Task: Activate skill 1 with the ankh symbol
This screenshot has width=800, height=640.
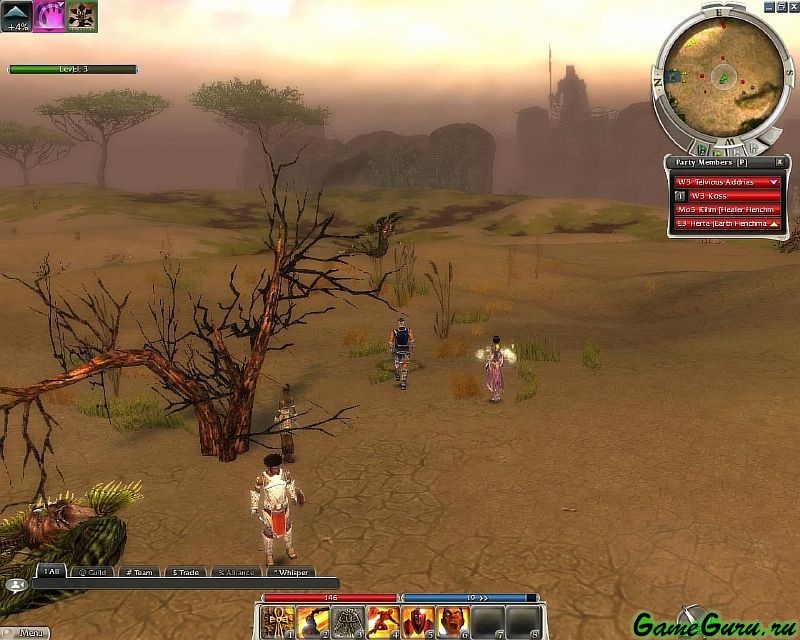Action: tap(277, 622)
